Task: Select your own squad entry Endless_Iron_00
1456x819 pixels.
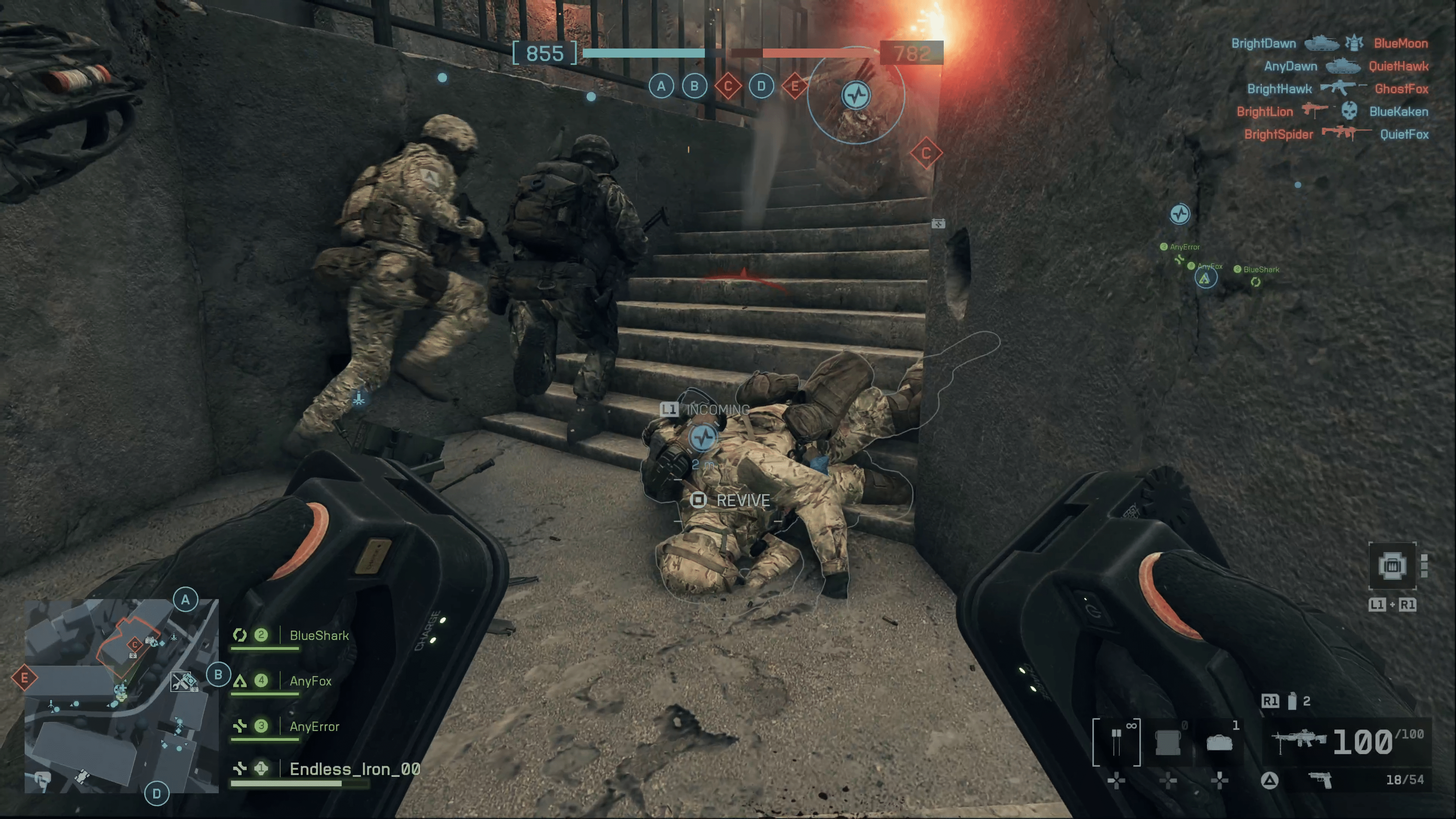Action: point(355,769)
